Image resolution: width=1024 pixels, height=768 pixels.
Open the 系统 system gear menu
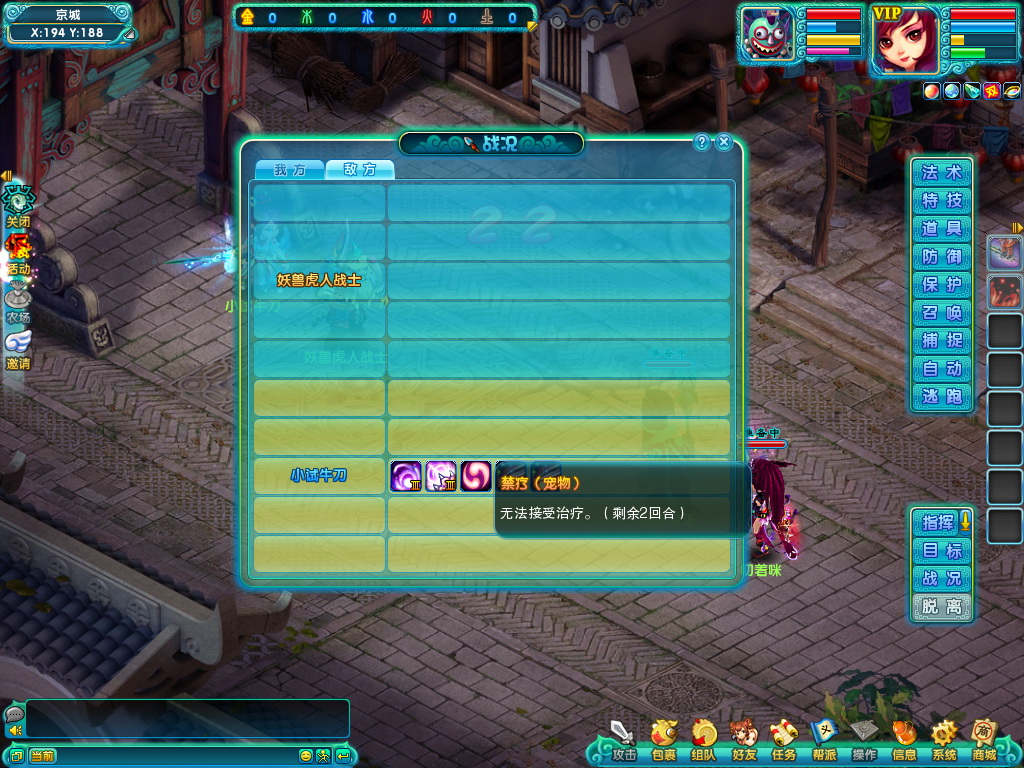tap(944, 742)
